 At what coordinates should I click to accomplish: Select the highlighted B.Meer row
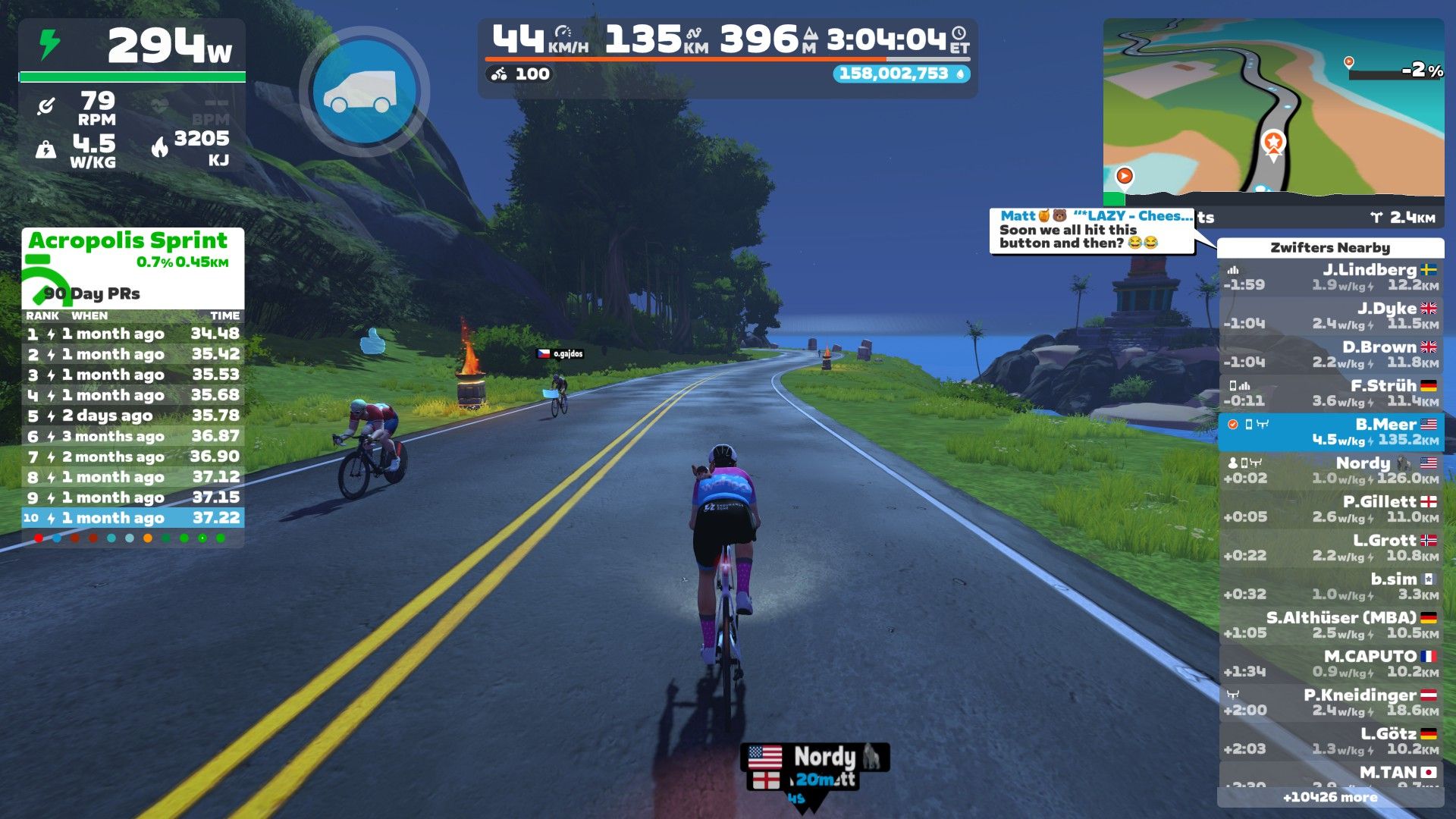coord(1330,432)
